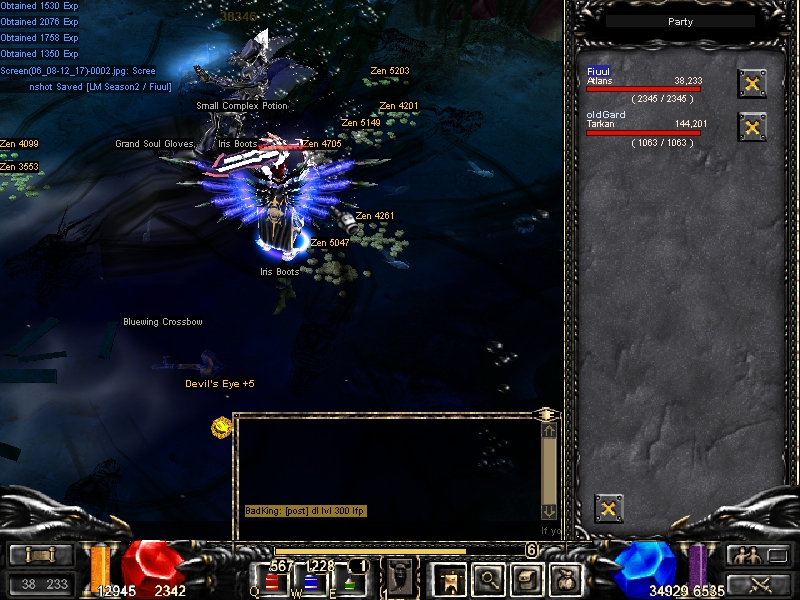Click the scroll button above the coordinates
Viewport: 800px width, 600px height.
click(x=40, y=555)
